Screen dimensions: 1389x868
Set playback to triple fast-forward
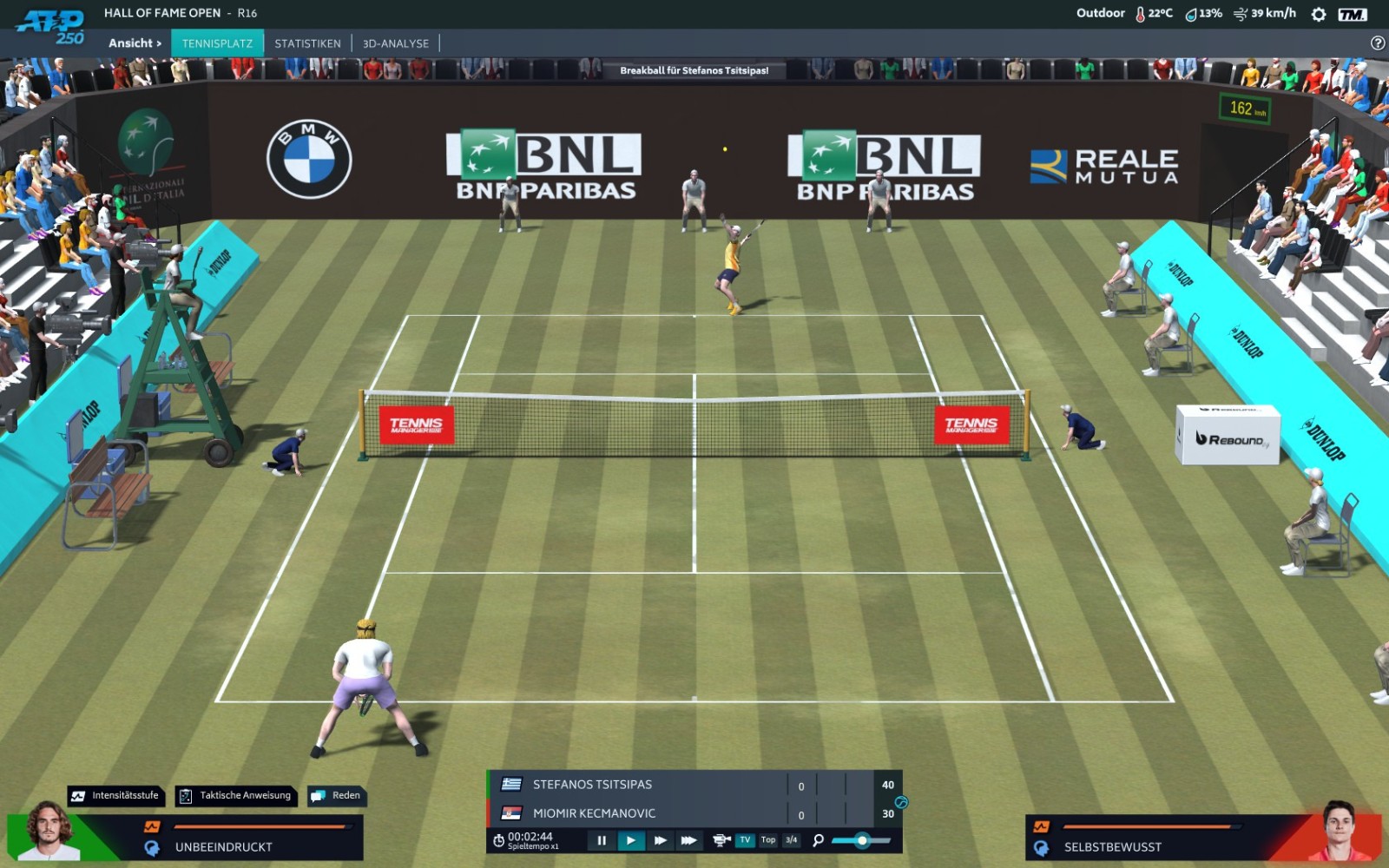click(x=688, y=840)
